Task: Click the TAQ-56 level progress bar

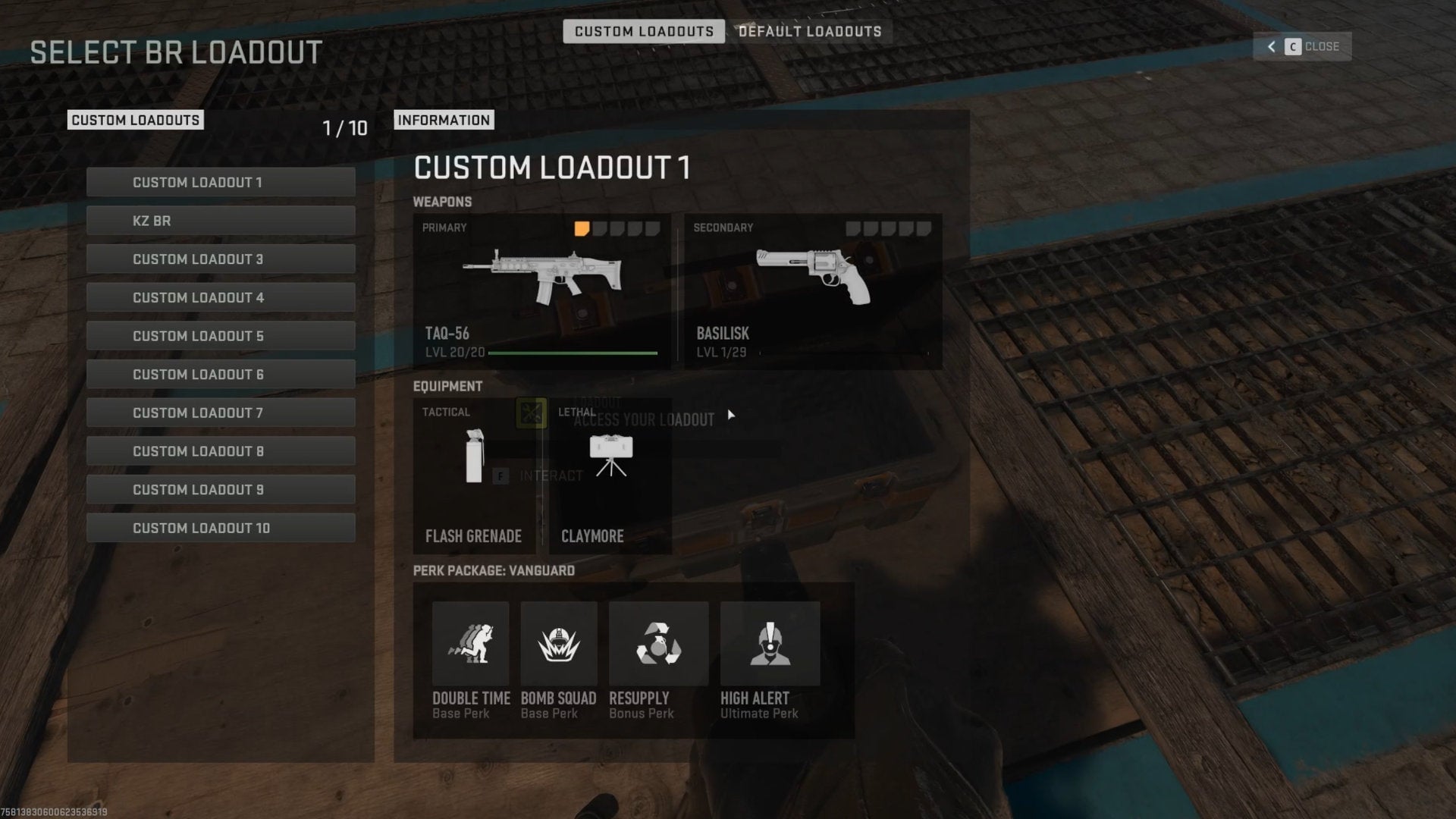Action: click(572, 353)
